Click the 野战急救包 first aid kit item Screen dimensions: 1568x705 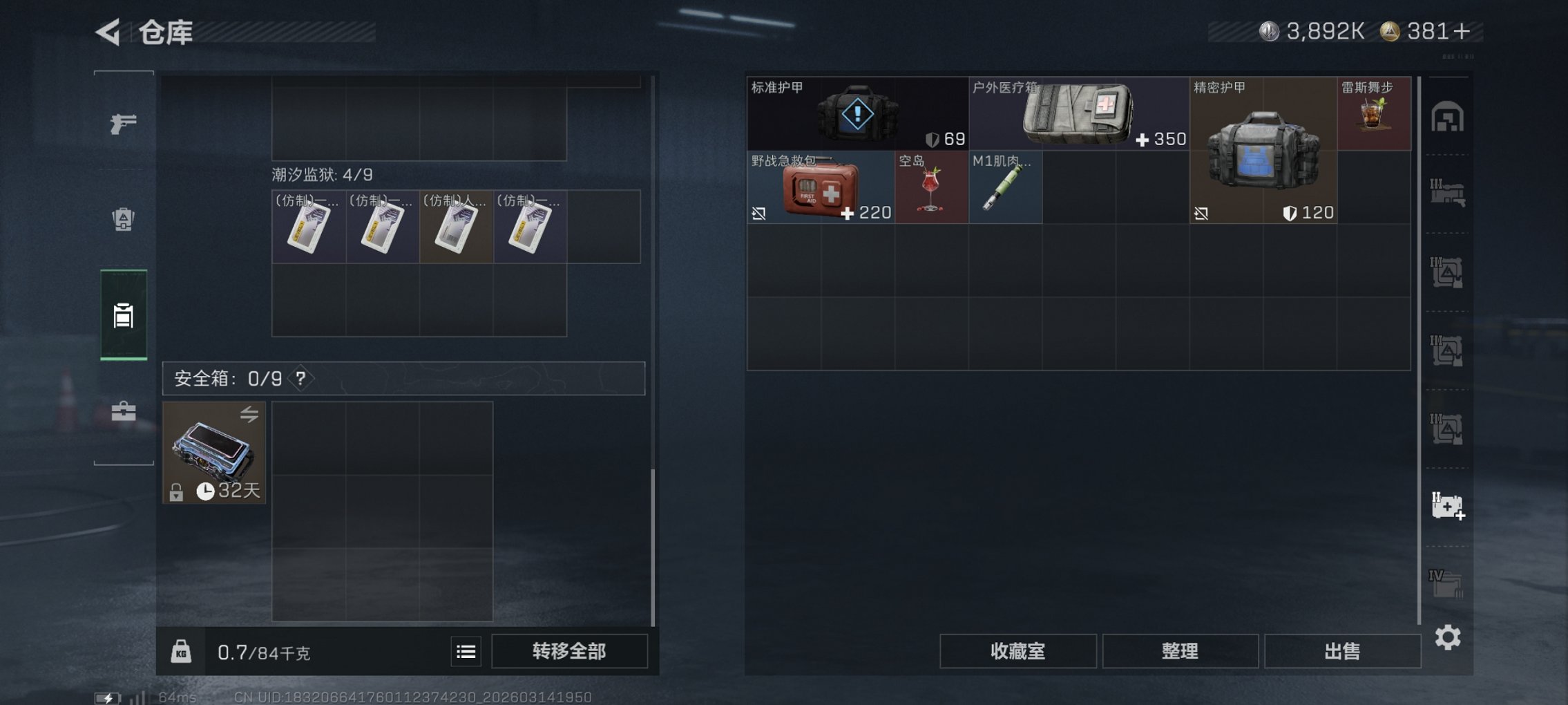822,187
